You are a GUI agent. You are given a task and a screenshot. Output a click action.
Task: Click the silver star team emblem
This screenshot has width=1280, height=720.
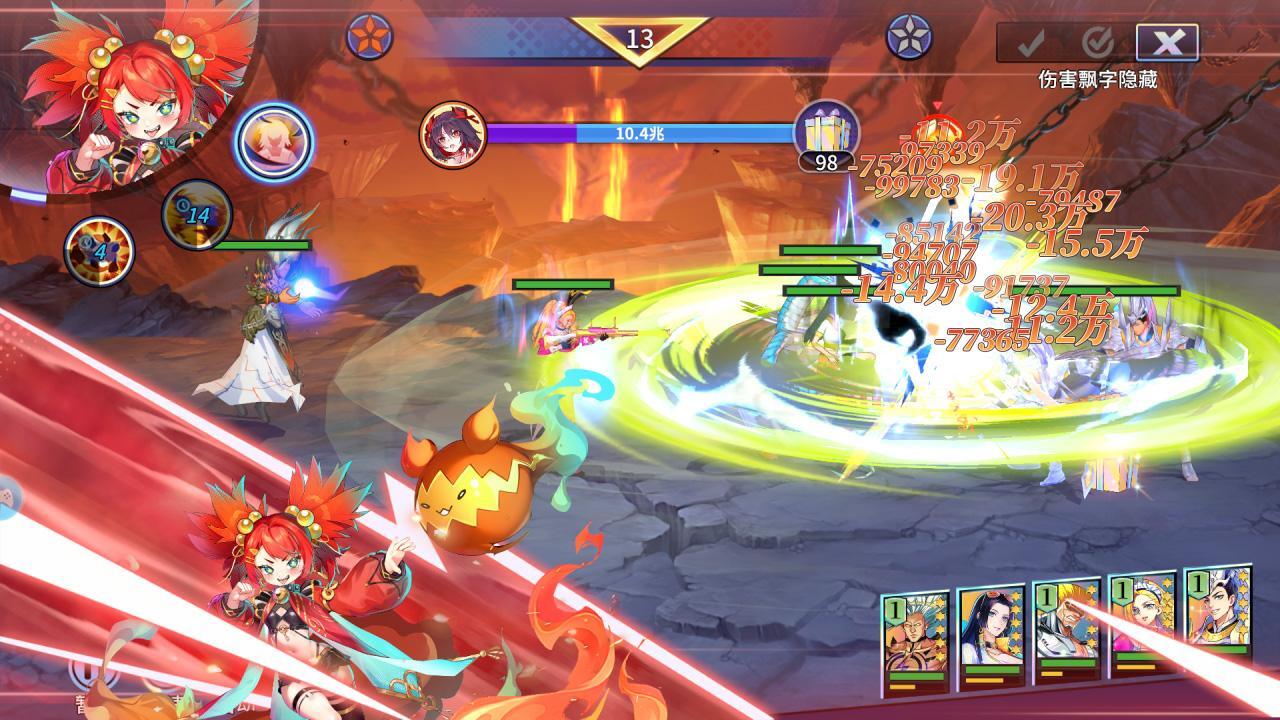909,37
